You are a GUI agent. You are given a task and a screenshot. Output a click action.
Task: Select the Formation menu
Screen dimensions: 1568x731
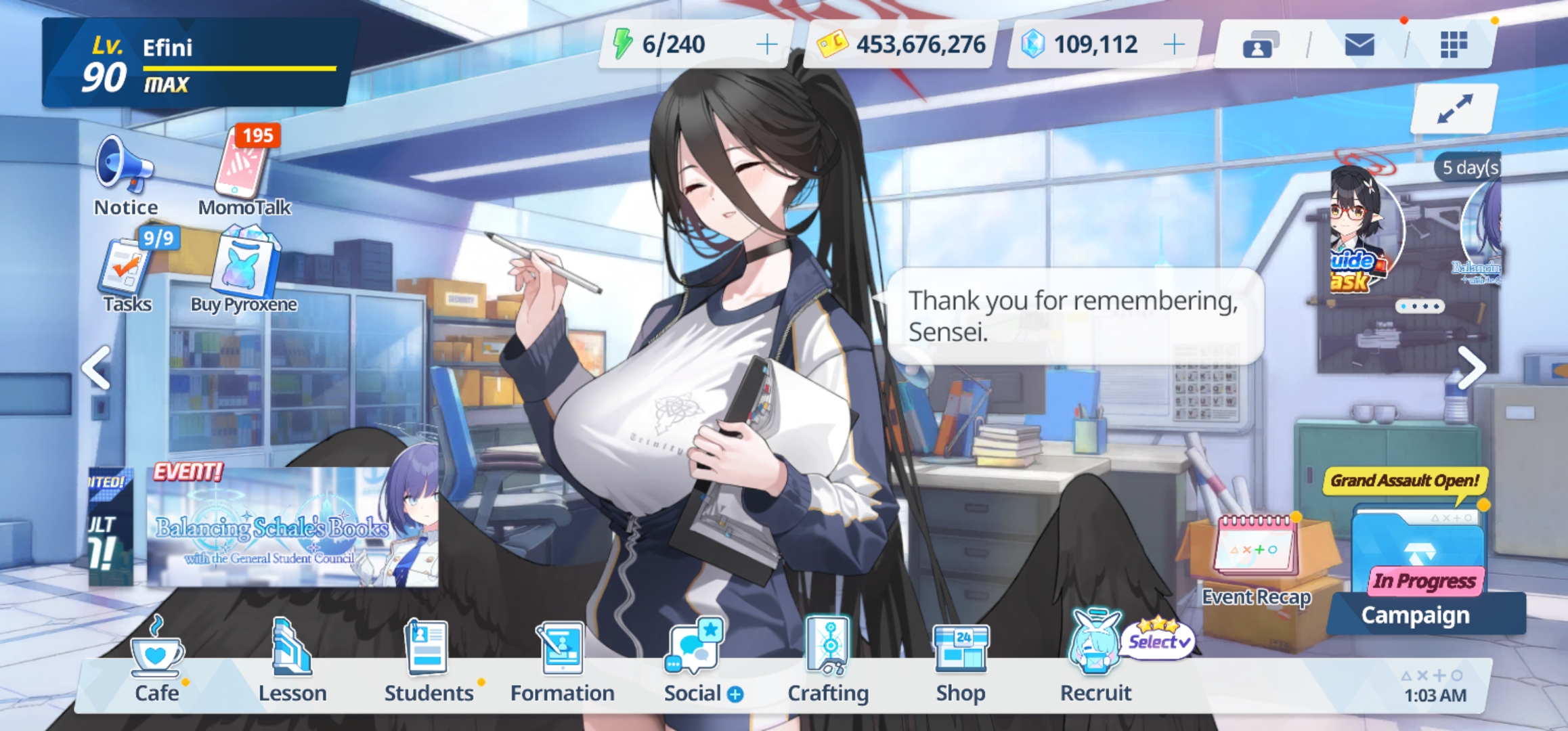coord(562,660)
